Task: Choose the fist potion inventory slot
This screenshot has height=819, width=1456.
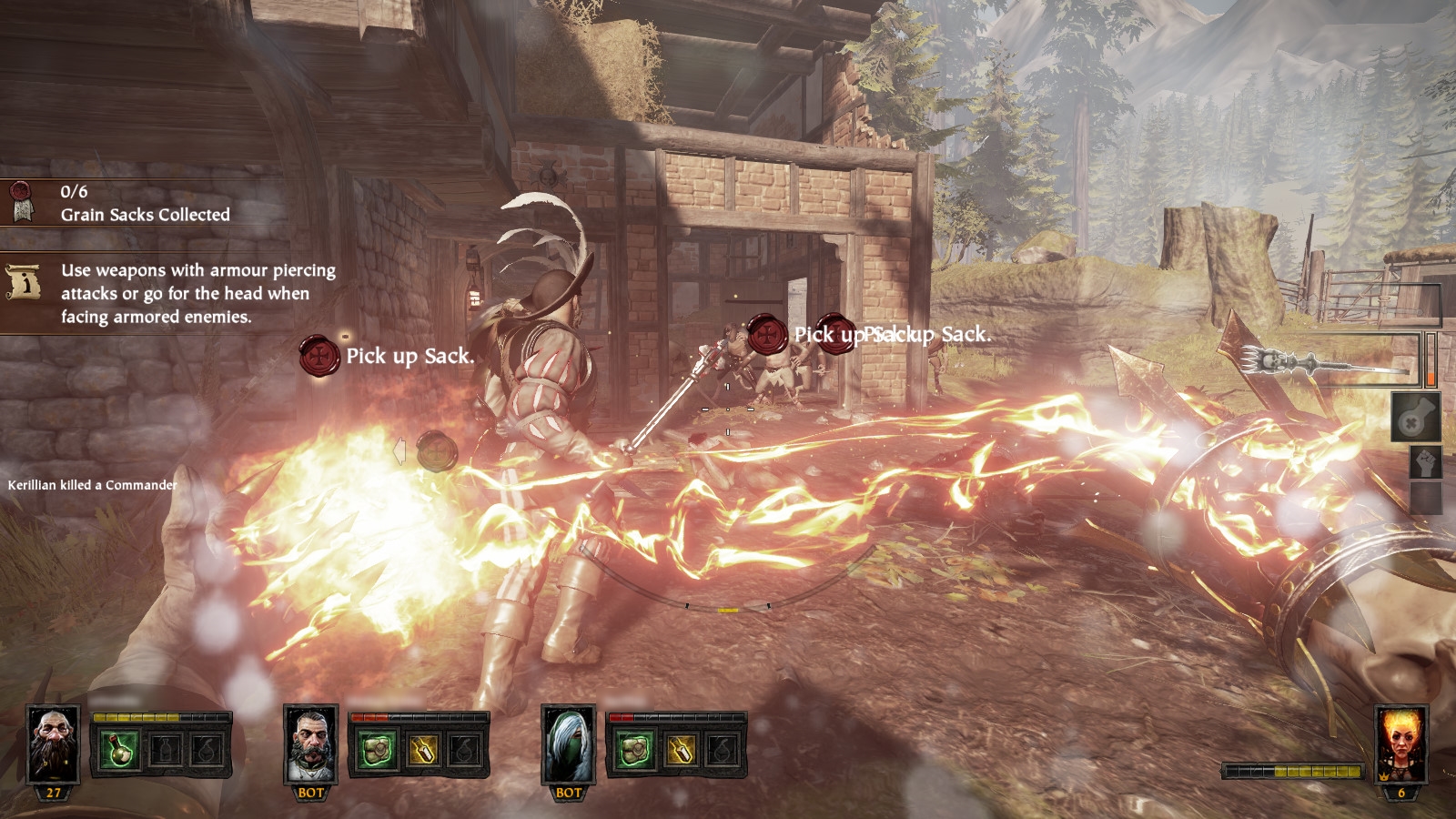Action: (1425, 462)
